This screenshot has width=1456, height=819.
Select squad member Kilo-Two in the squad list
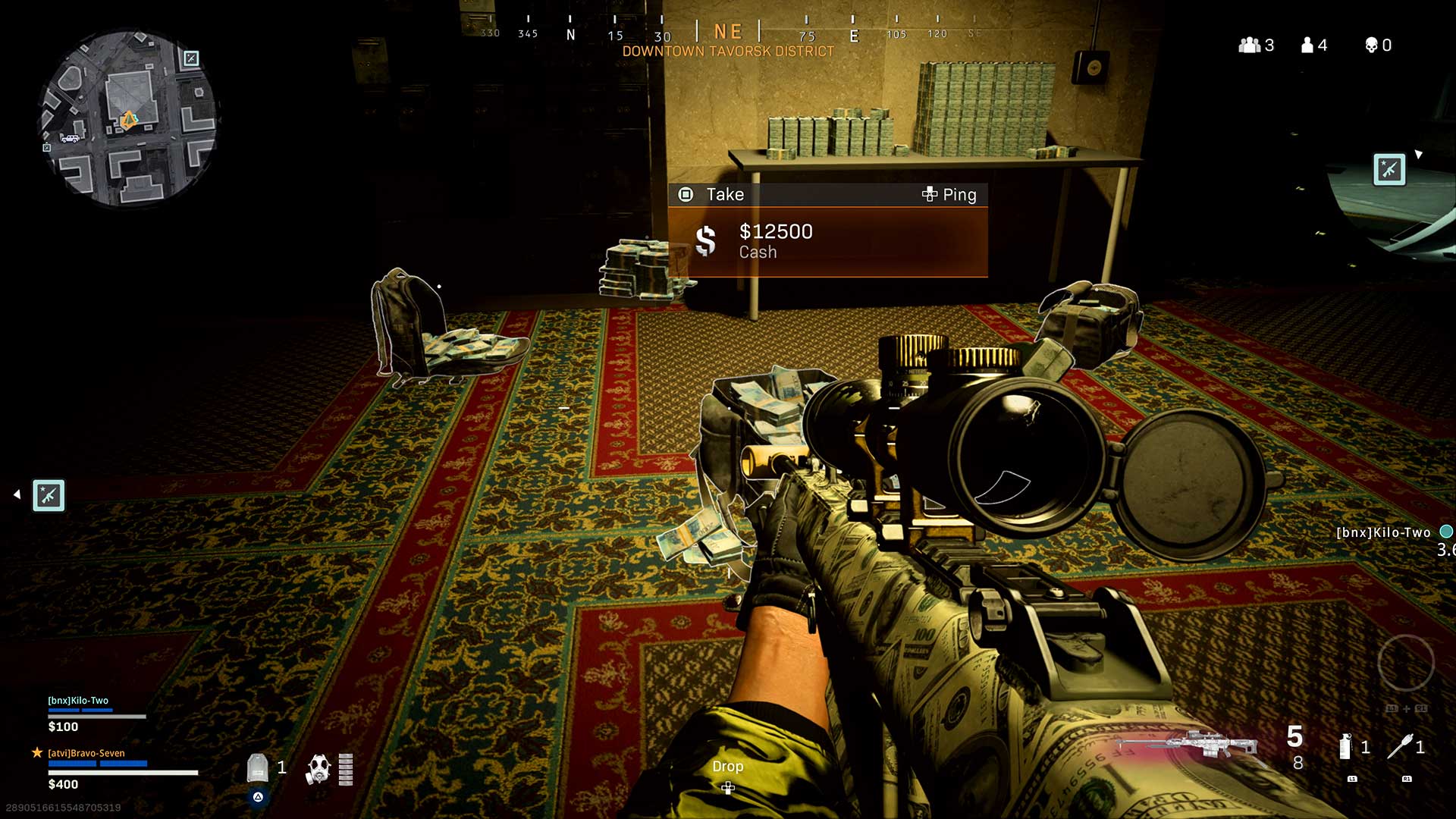point(78,701)
